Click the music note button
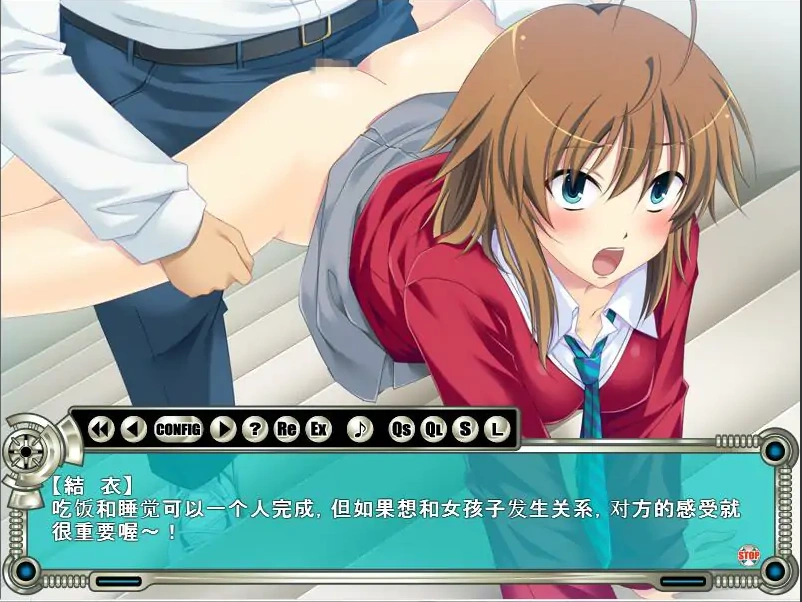Viewport: 802px width, 602px height. (360, 430)
